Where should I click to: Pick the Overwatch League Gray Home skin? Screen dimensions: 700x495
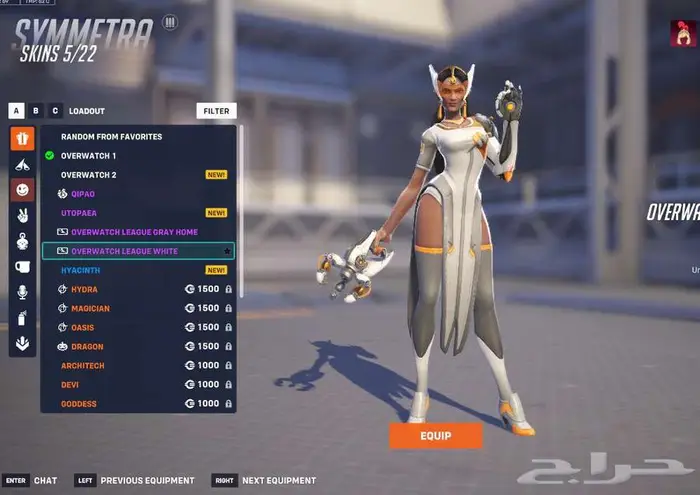(x=134, y=232)
